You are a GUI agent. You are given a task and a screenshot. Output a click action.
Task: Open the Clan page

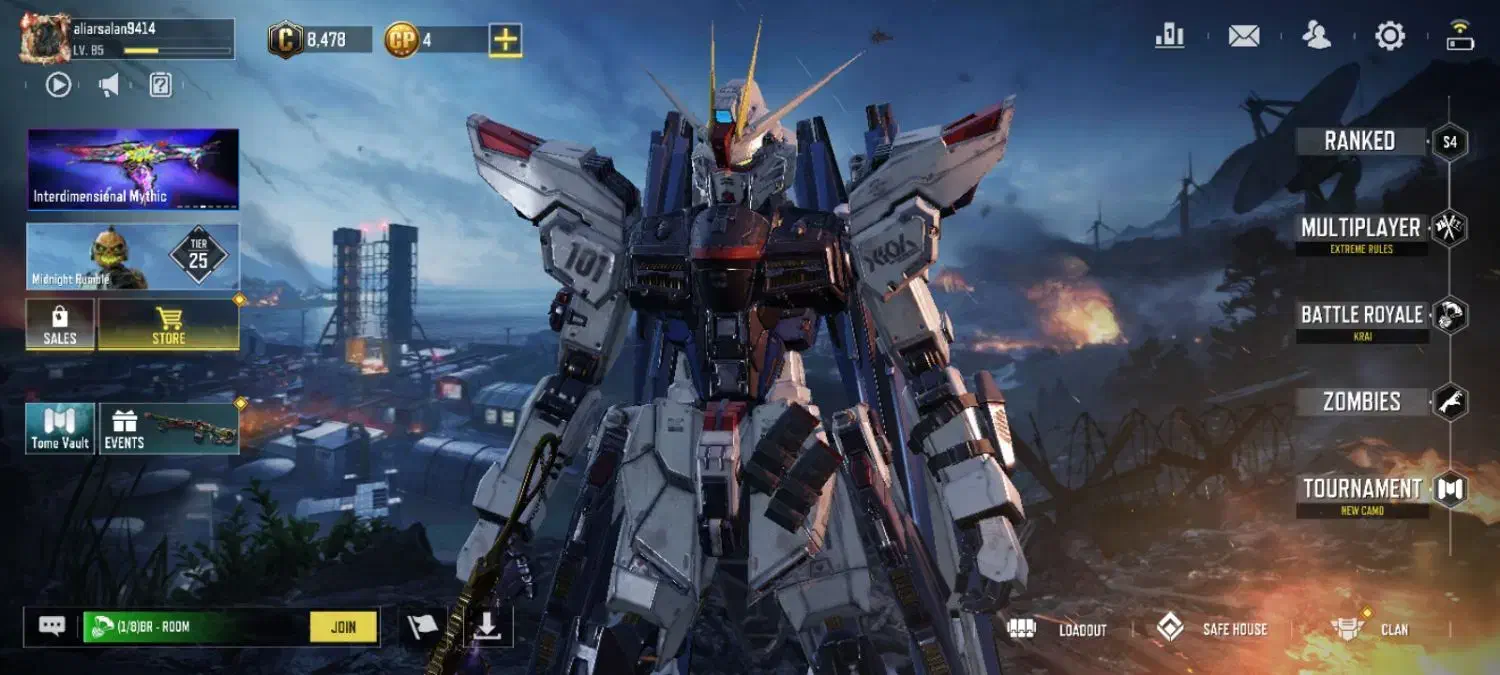[x=1369, y=629]
